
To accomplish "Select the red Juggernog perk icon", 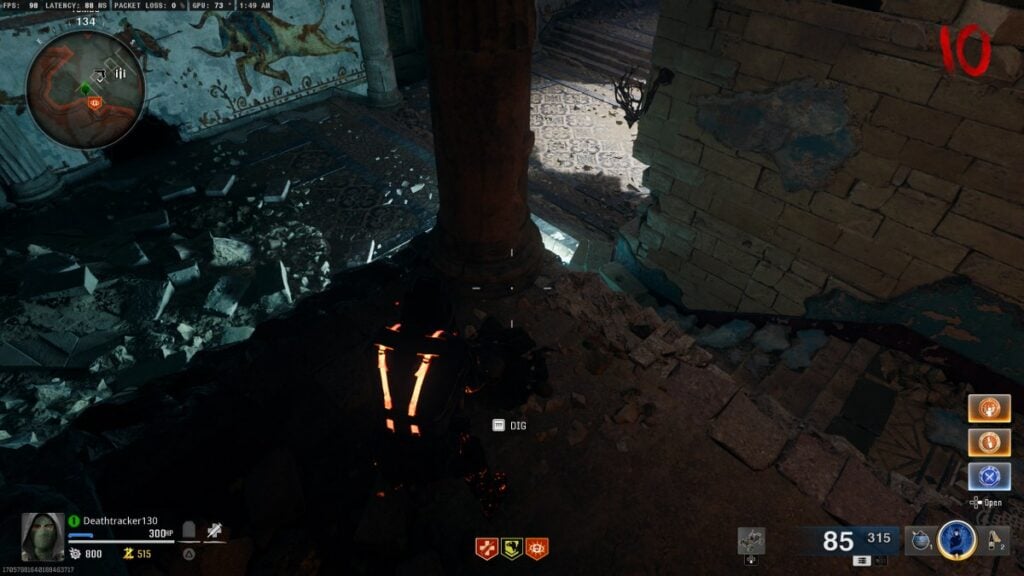I will 487,548.
